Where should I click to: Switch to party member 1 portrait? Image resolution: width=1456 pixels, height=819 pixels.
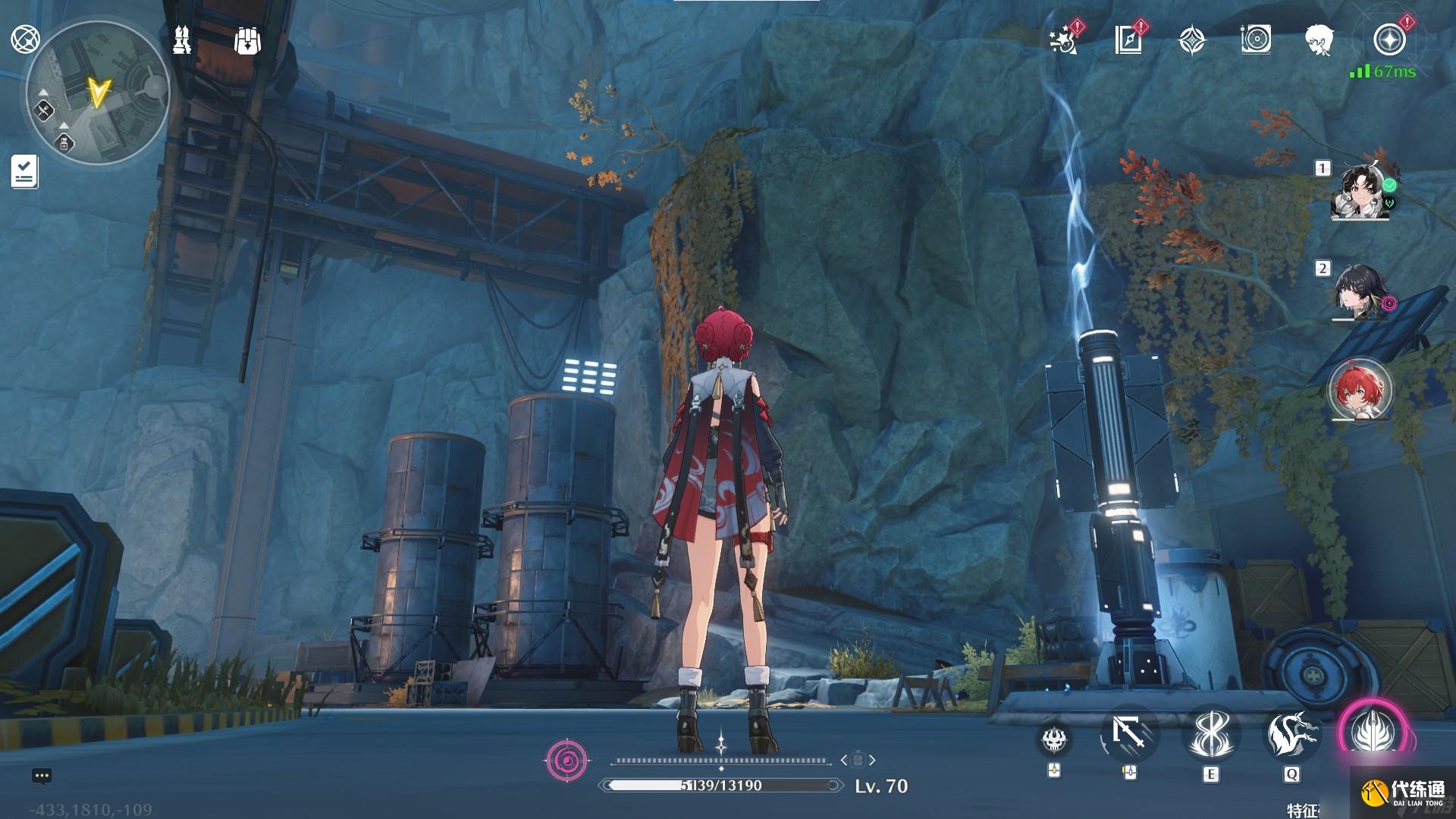[1362, 191]
